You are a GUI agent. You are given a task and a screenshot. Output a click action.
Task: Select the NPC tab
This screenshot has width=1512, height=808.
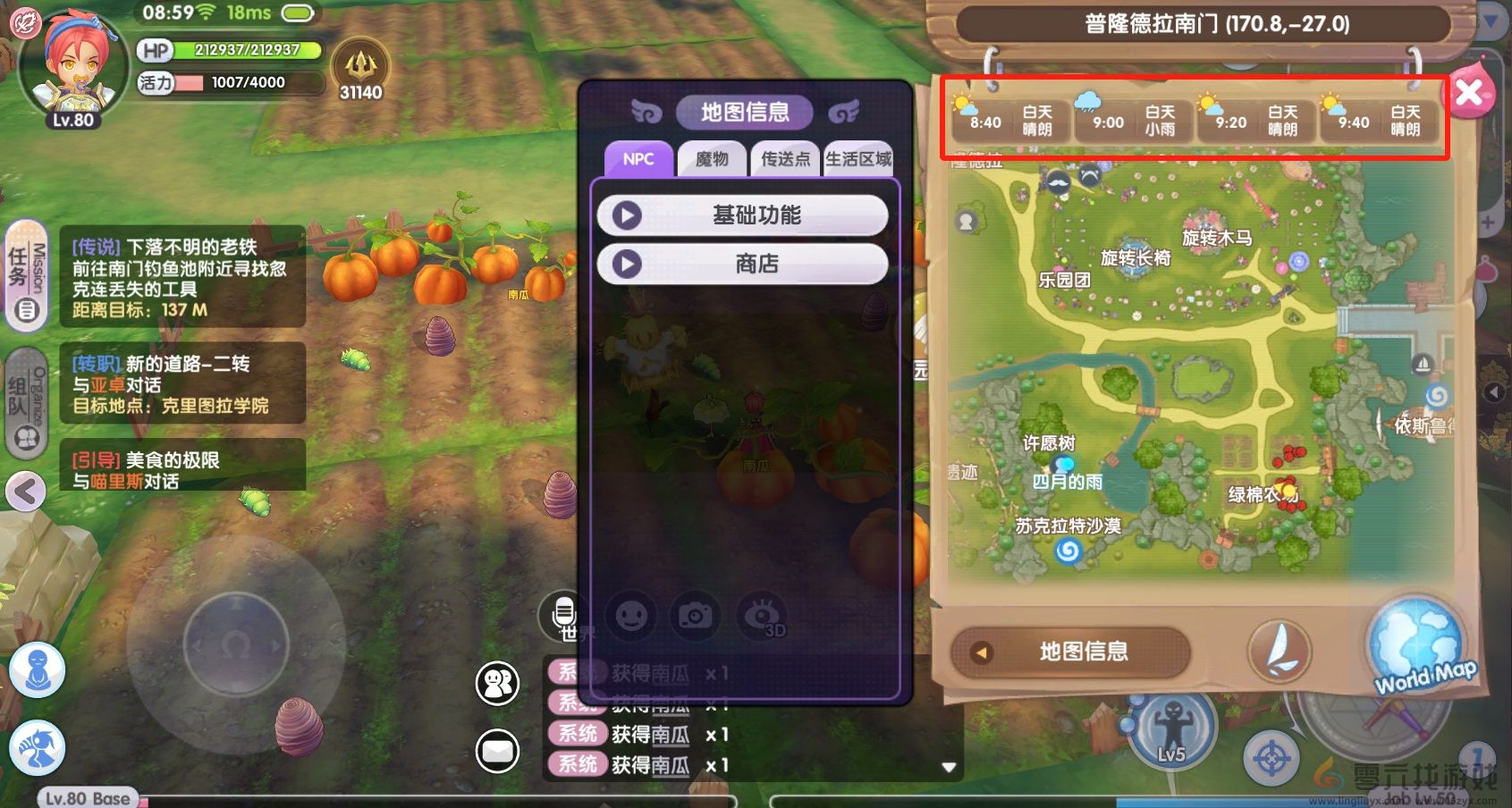[x=637, y=158]
